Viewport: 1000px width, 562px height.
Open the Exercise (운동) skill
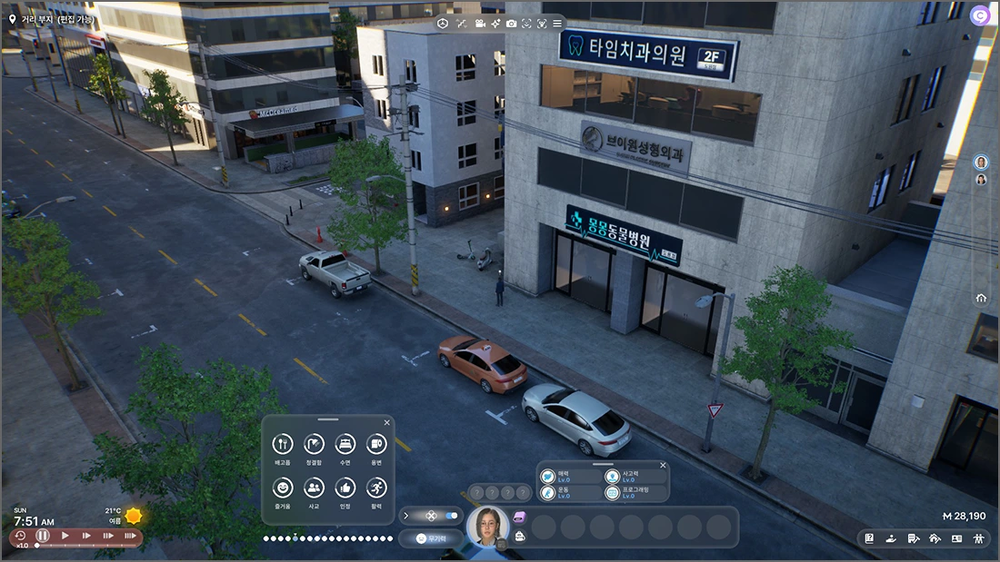[548, 492]
